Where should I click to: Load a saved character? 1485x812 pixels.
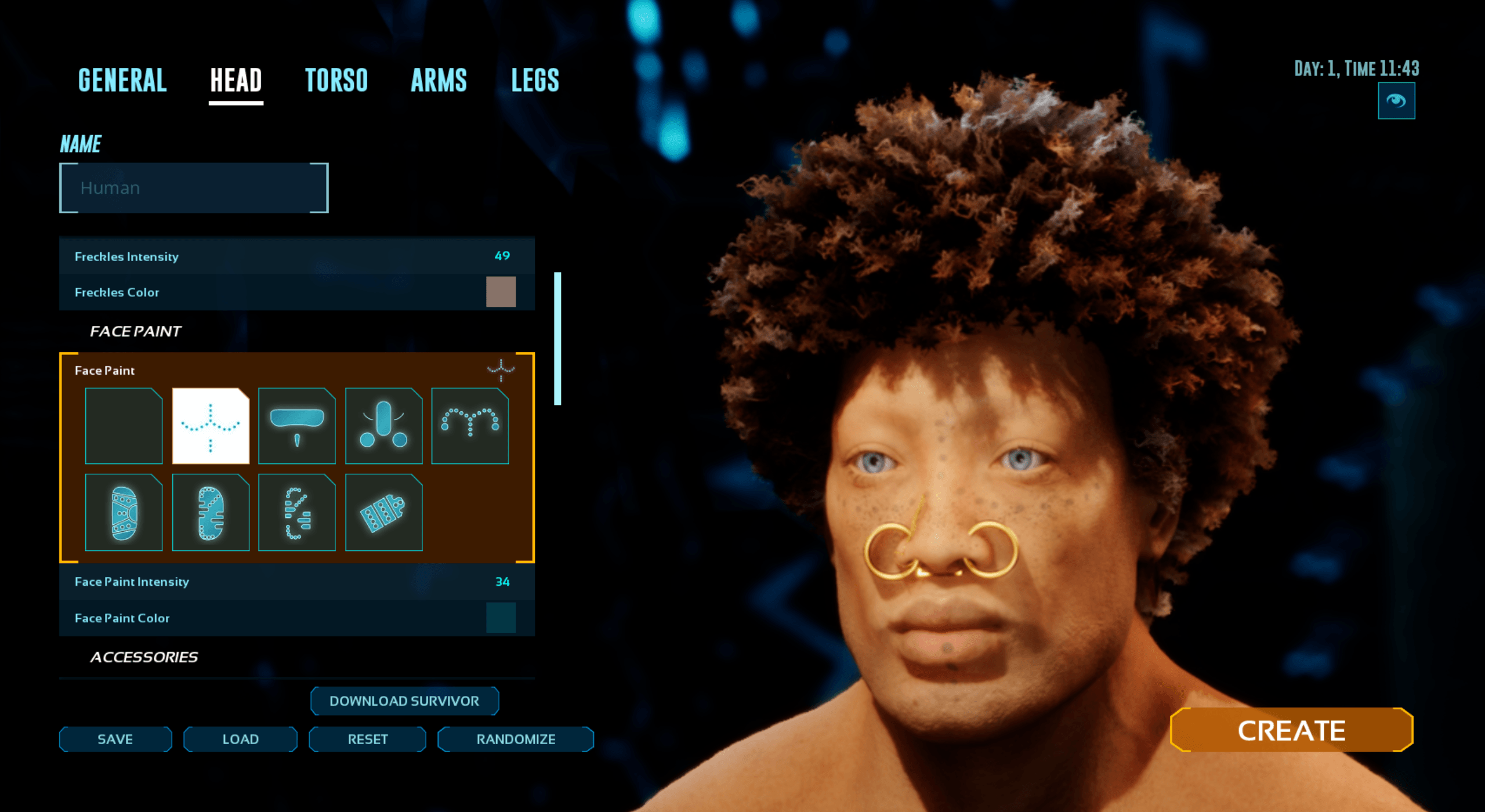240,739
